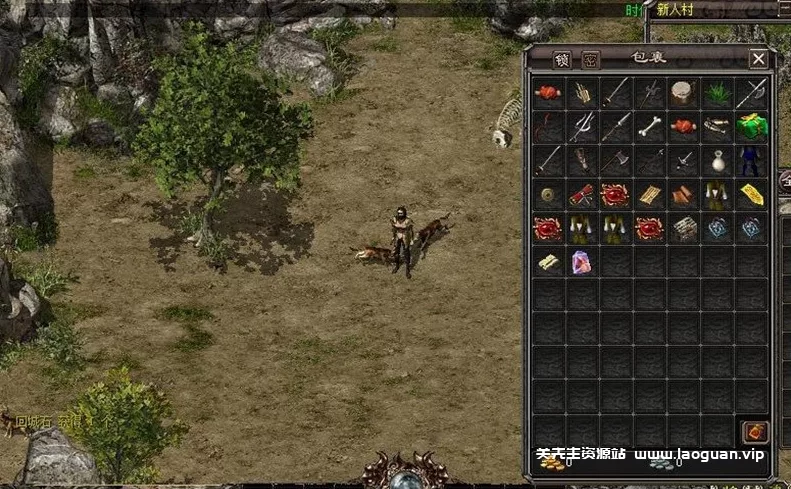Select the white potion bottle
The image size is (791, 489).
[x=717, y=161]
